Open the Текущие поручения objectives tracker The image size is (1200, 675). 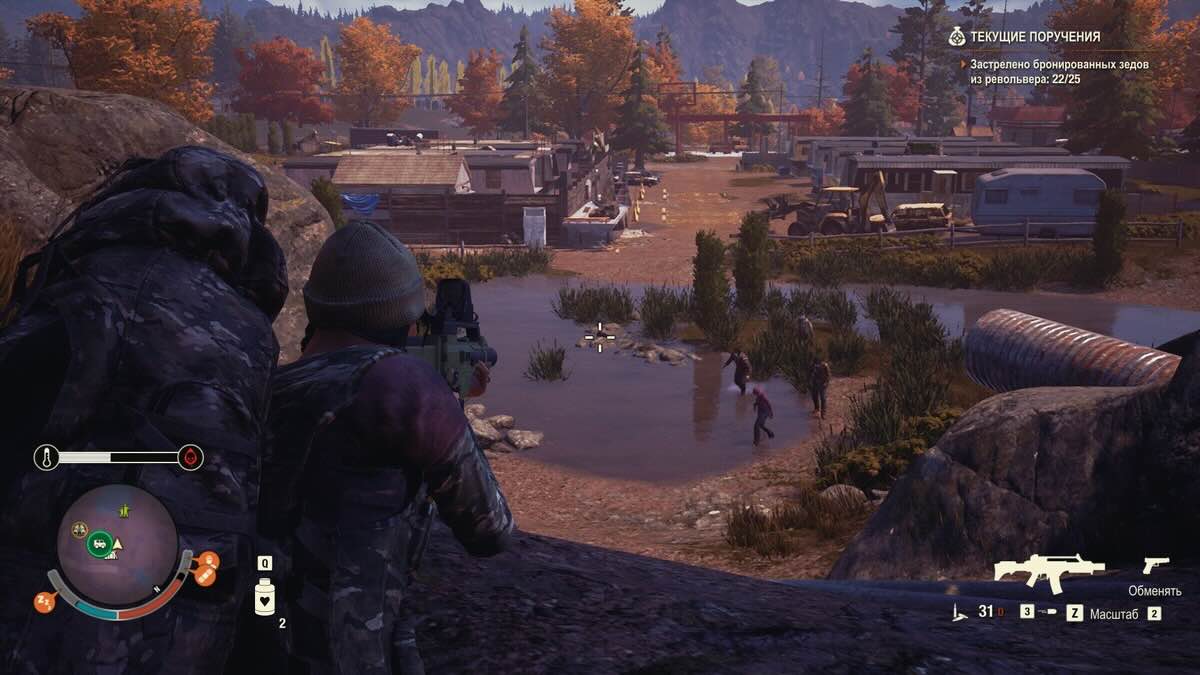[1024, 37]
